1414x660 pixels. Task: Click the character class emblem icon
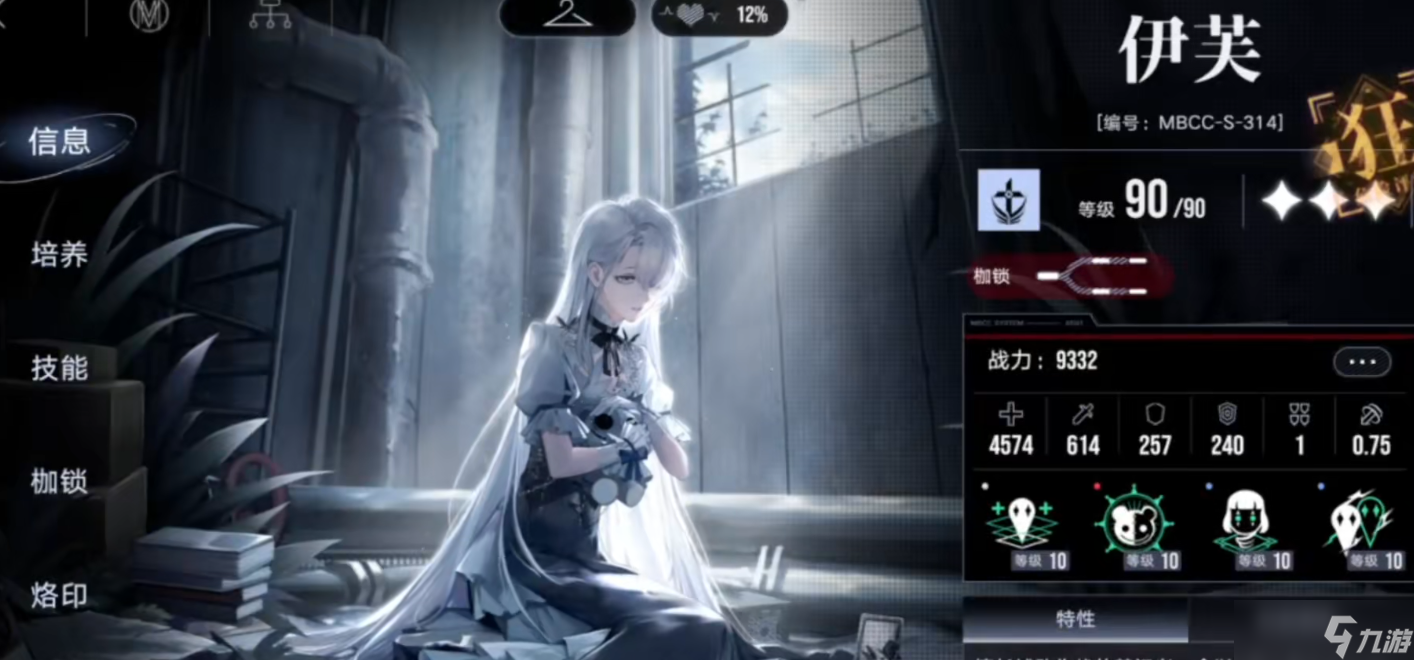[x=1008, y=200]
